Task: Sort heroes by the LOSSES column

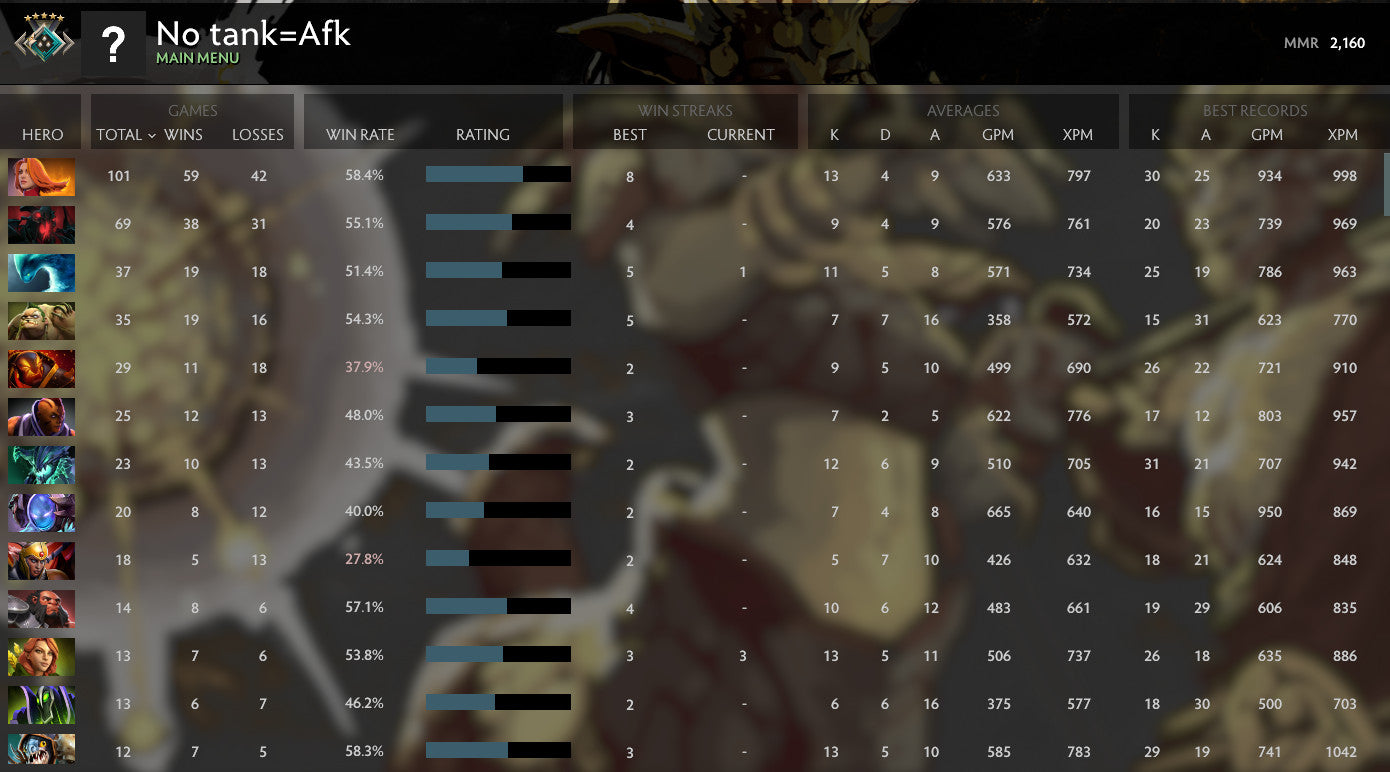Action: (258, 135)
